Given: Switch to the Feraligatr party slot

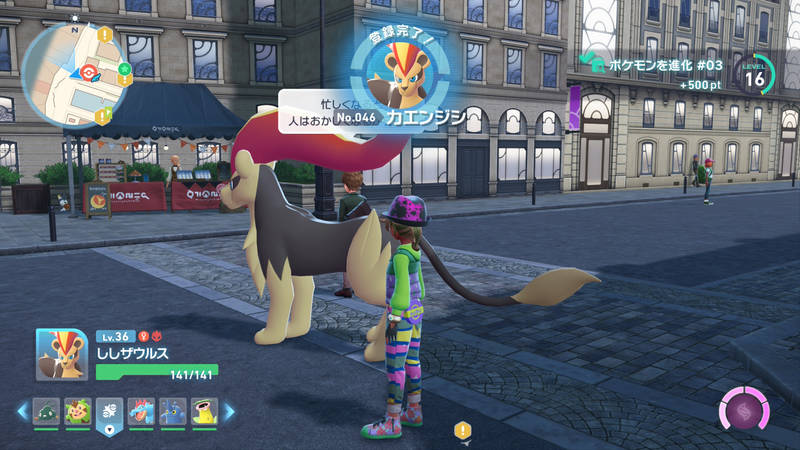Looking at the screenshot, I should click(x=141, y=410).
